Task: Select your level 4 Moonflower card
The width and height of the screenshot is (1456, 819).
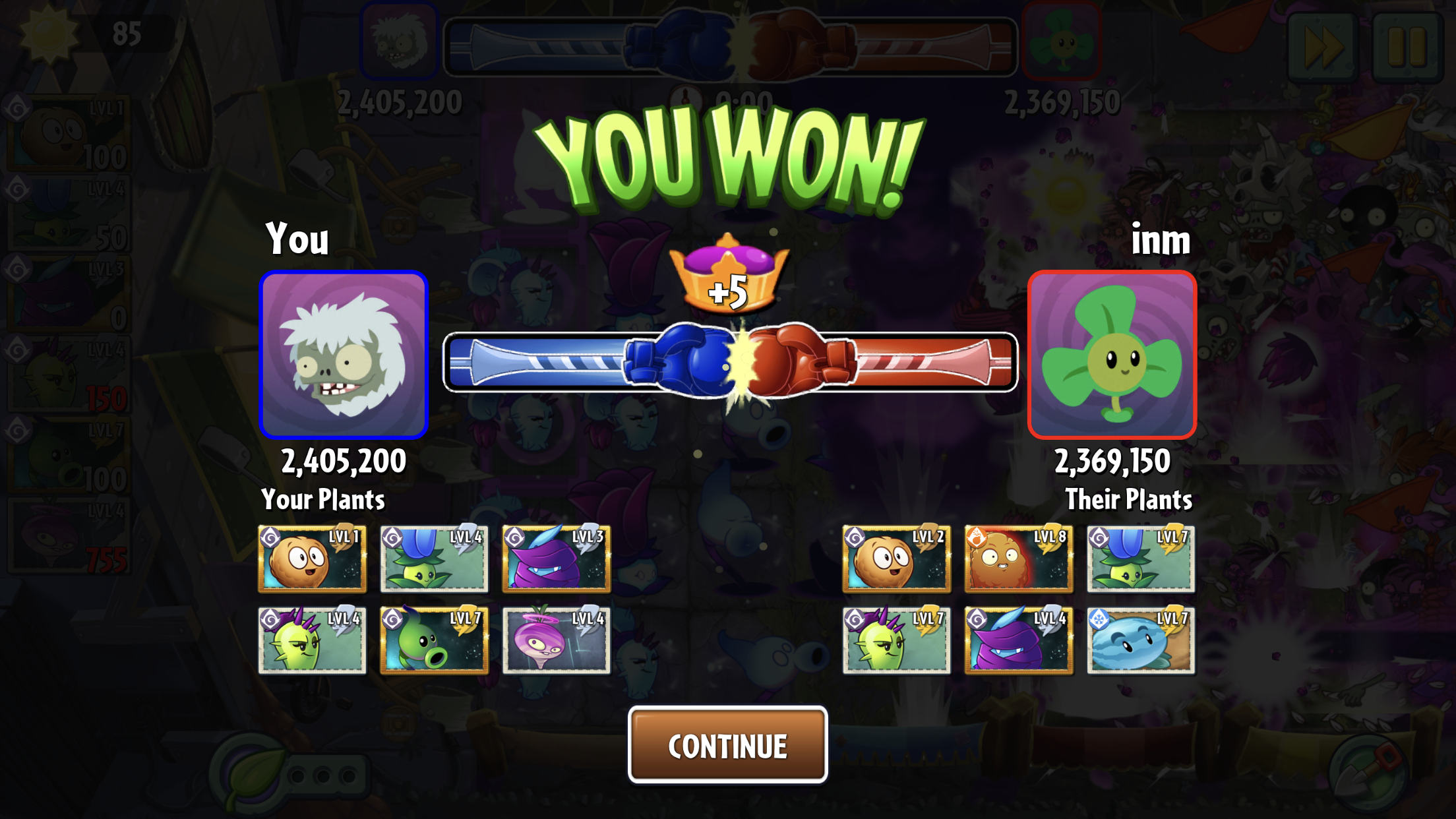Action: pyautogui.click(x=434, y=559)
